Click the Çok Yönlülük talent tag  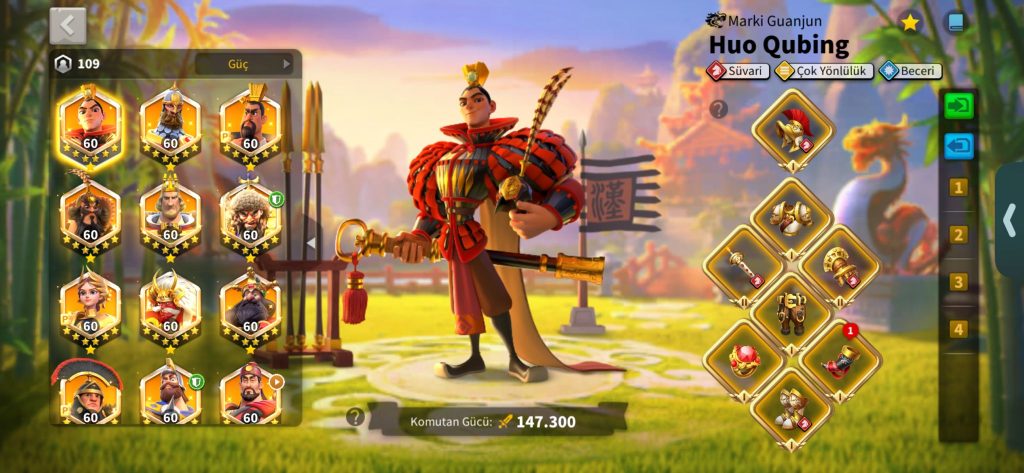click(x=824, y=71)
